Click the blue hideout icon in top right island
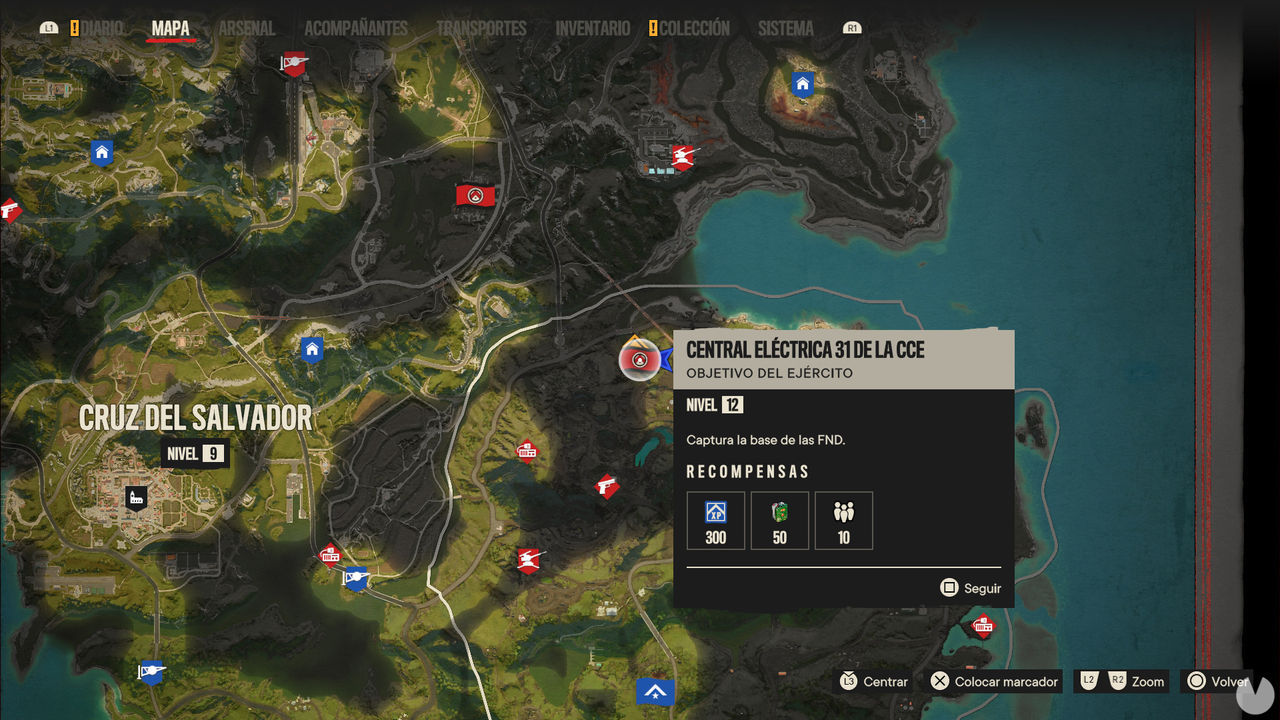The width and height of the screenshot is (1280, 720). [x=802, y=84]
